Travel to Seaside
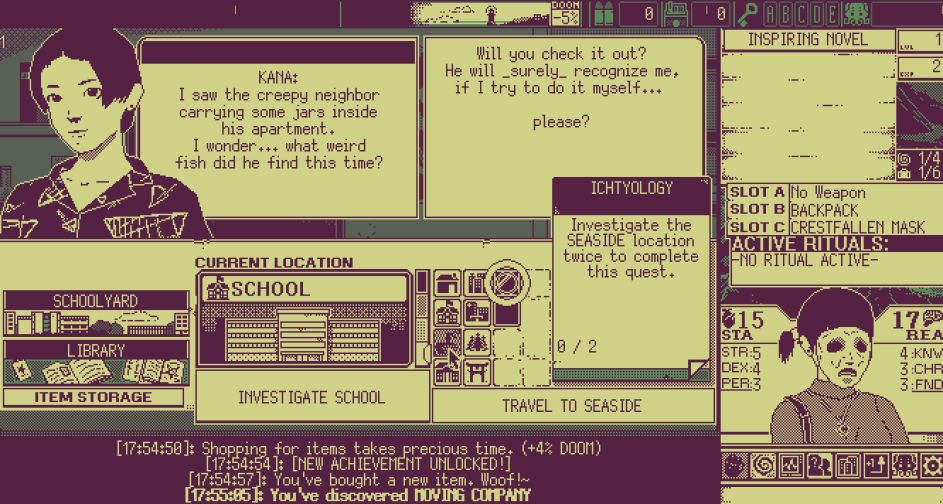This screenshot has width=943, height=504. (x=572, y=406)
